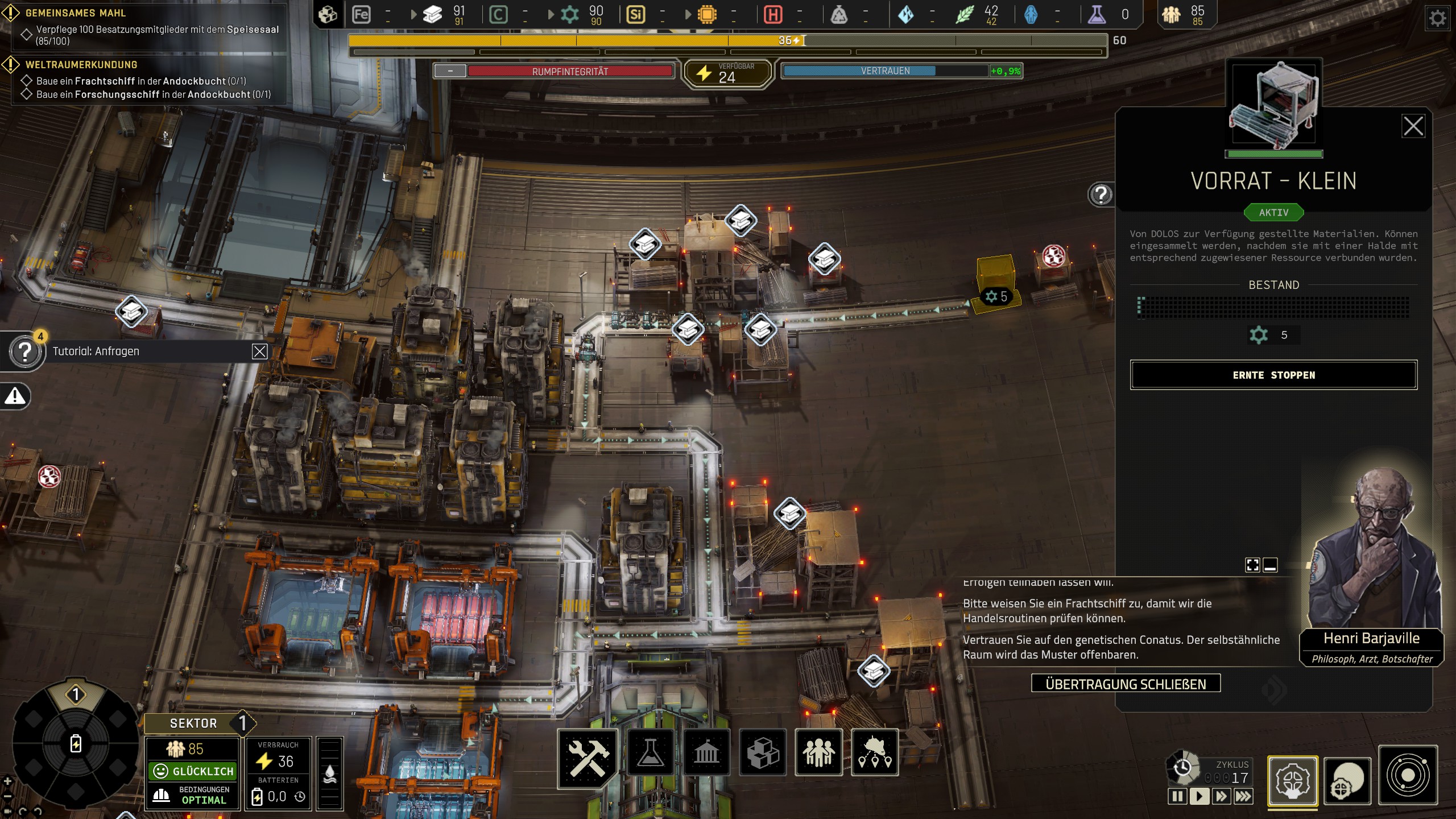Open the warning triangle alerts

point(15,396)
